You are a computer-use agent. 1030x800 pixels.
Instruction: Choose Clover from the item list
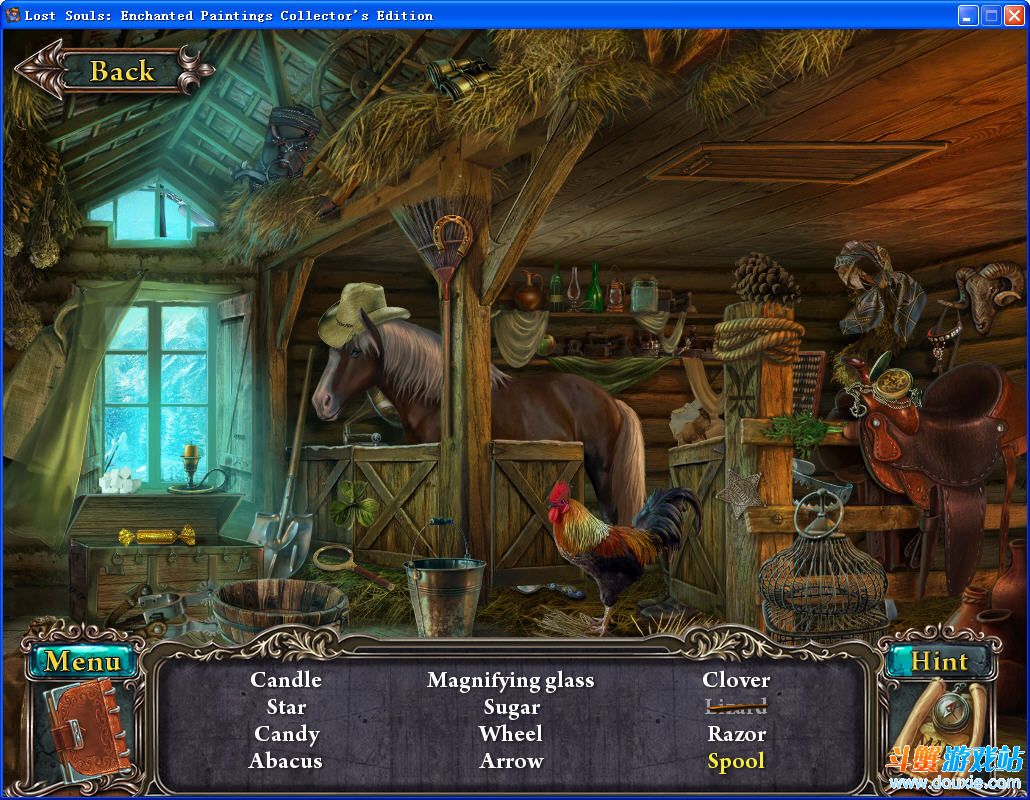[x=736, y=680]
